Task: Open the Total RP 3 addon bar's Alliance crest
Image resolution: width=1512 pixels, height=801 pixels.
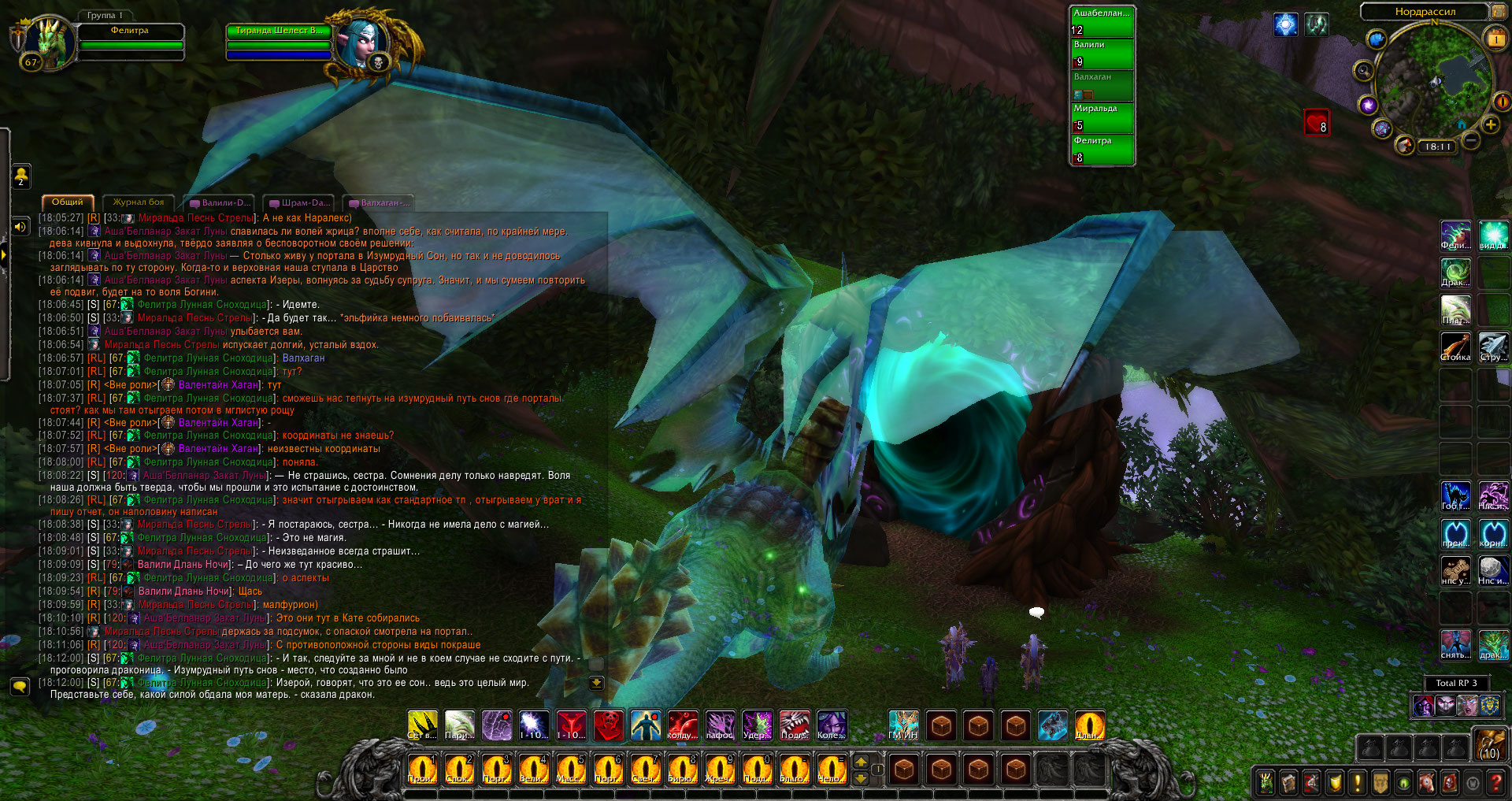Action: pos(1488,706)
